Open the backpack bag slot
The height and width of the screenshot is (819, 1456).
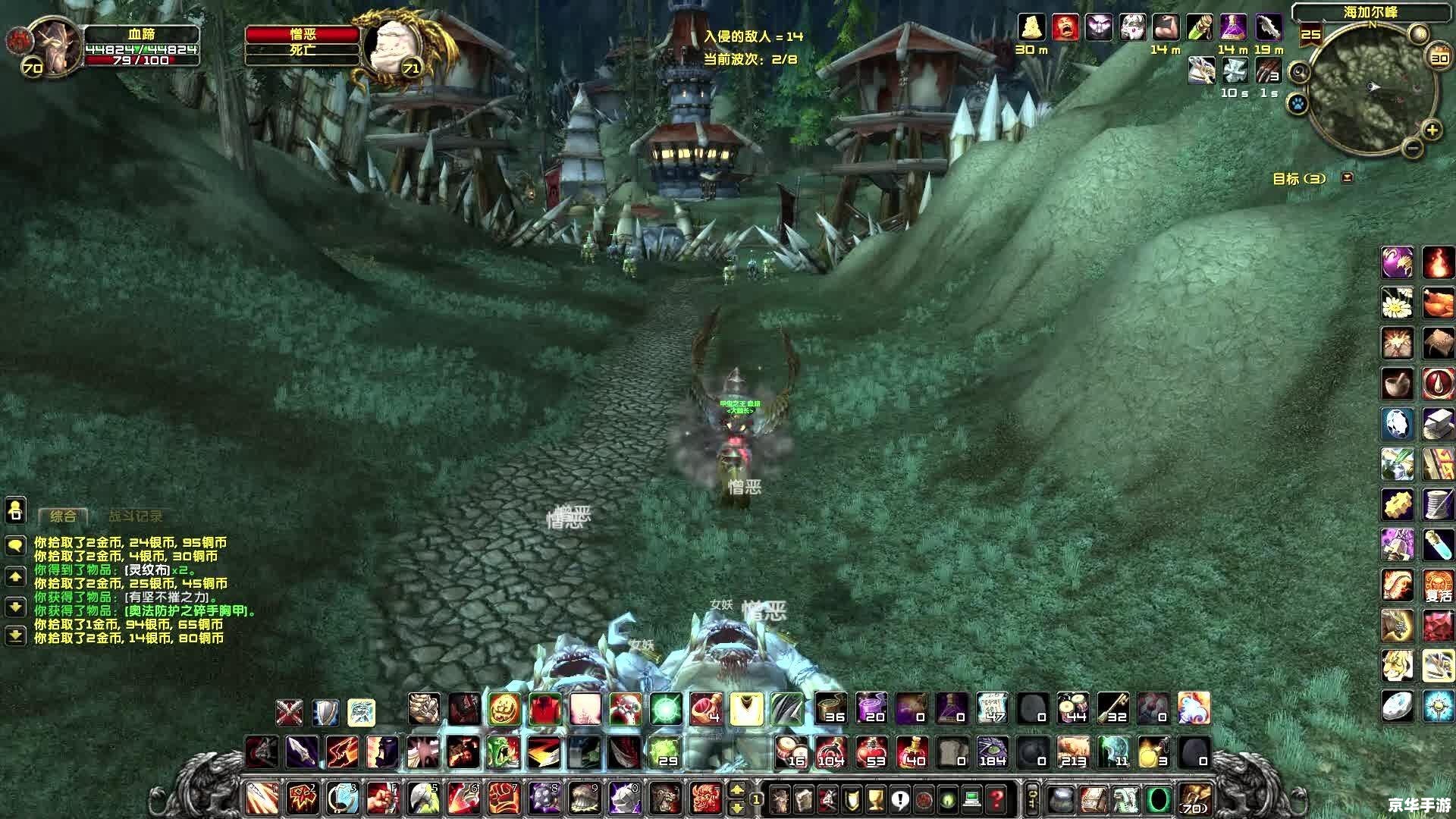tap(1194, 799)
